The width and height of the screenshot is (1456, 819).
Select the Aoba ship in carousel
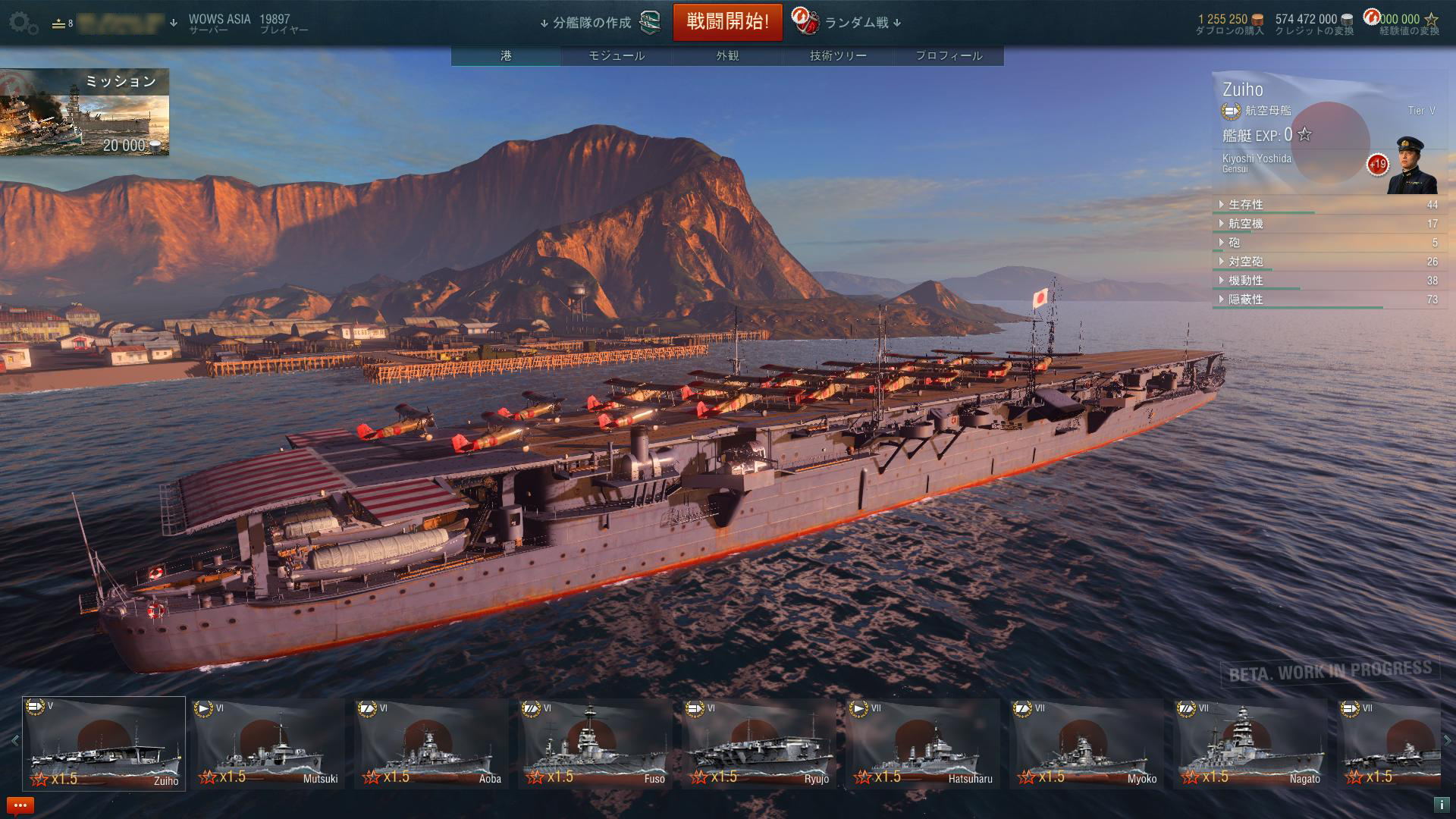(x=431, y=743)
